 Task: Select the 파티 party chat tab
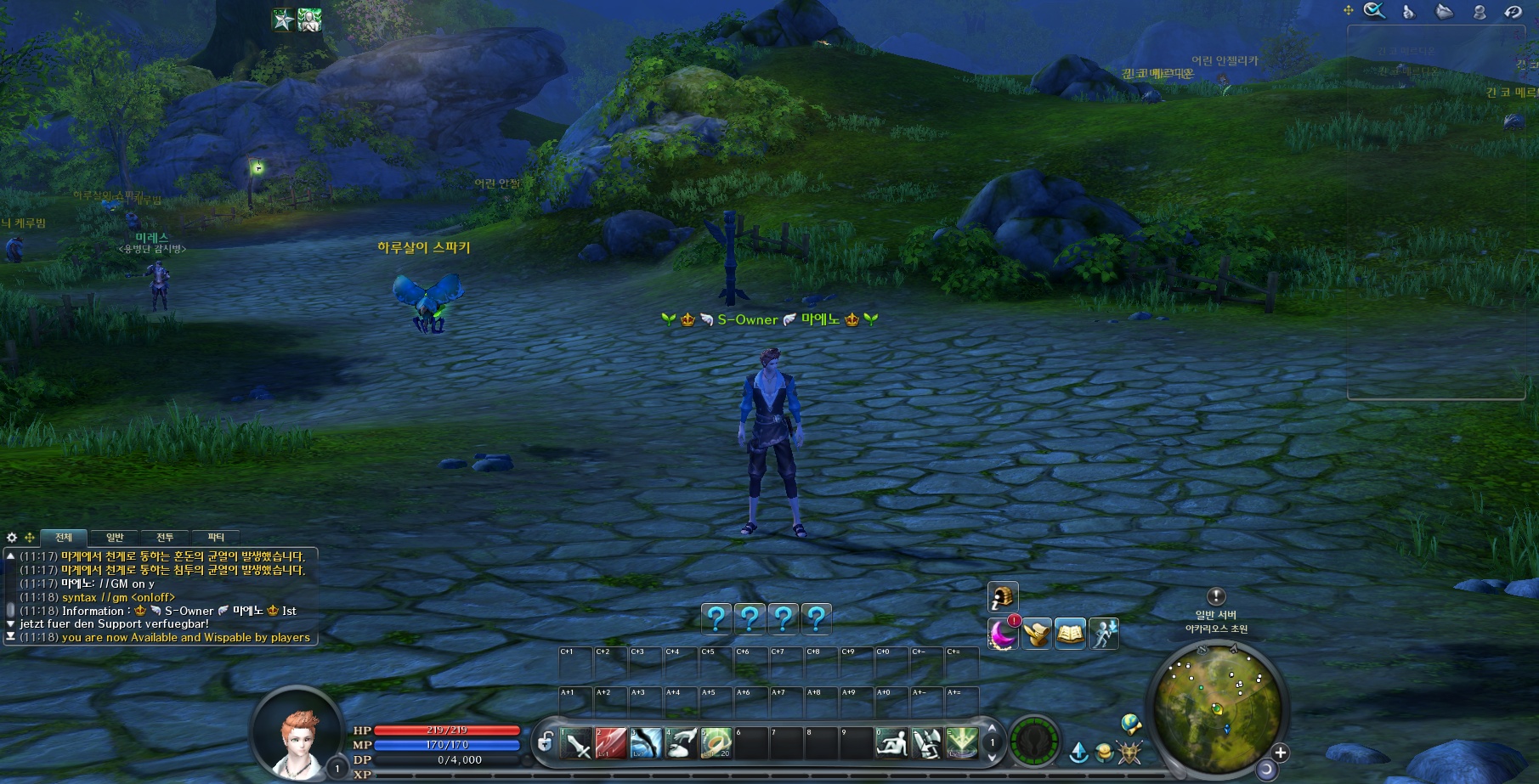pos(216,538)
